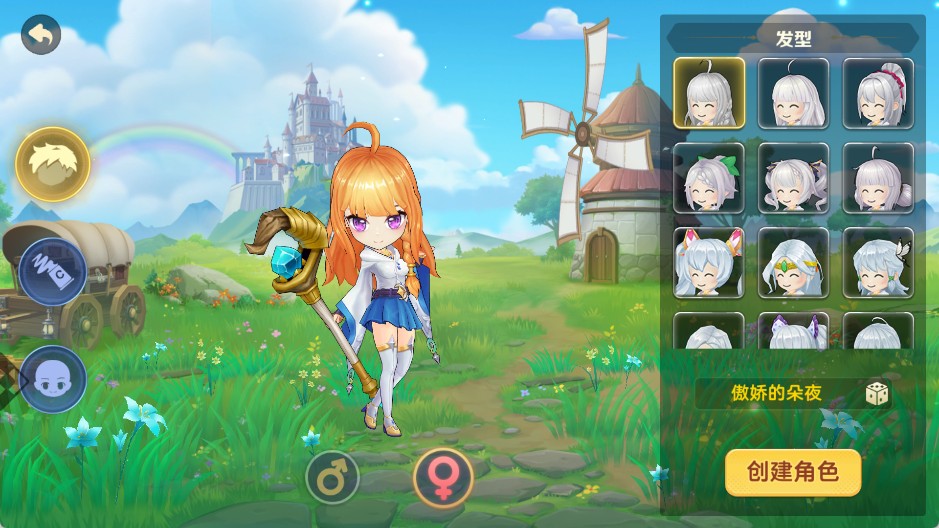Image resolution: width=939 pixels, height=528 pixels.
Task: Edit the character name field 傲娇的朵夜
Action: tap(776, 394)
